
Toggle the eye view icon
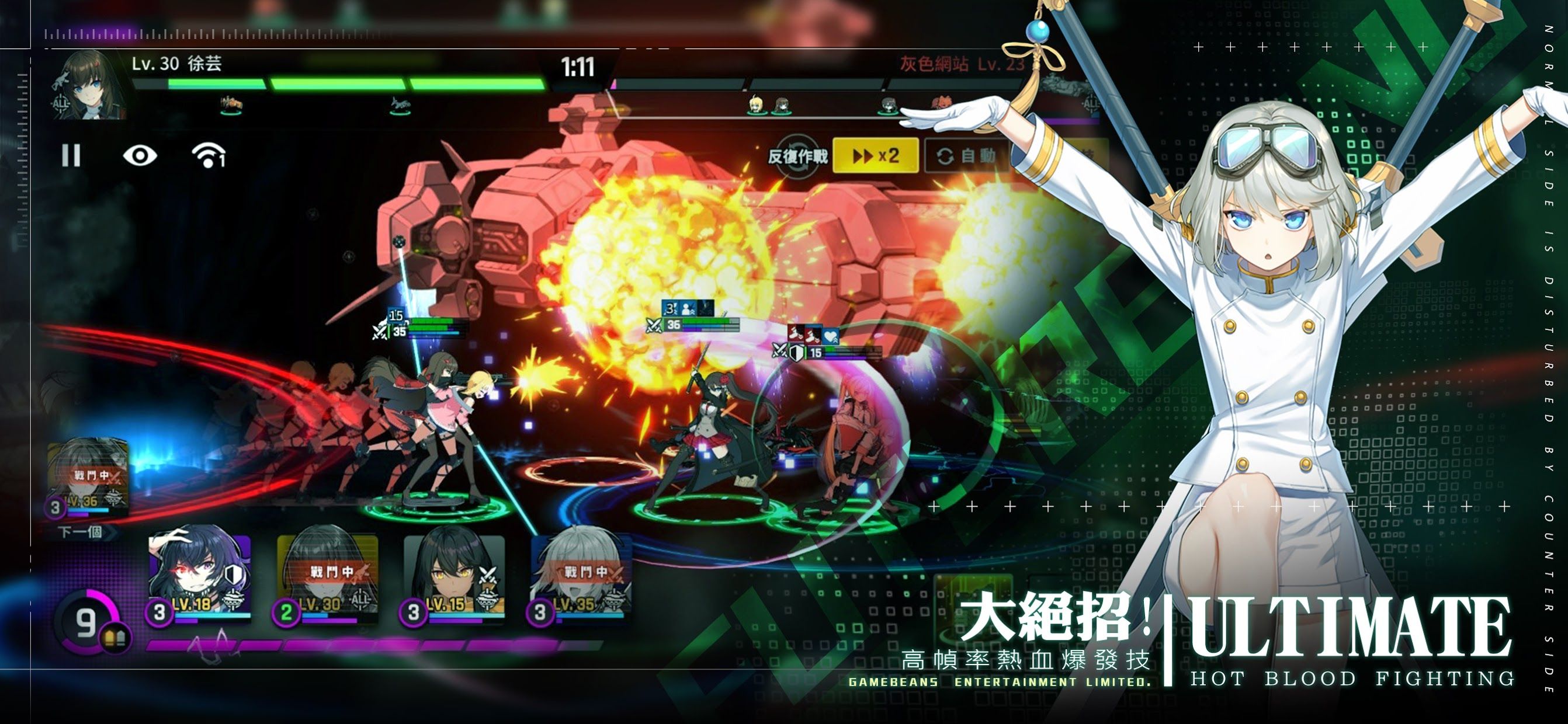pos(140,156)
